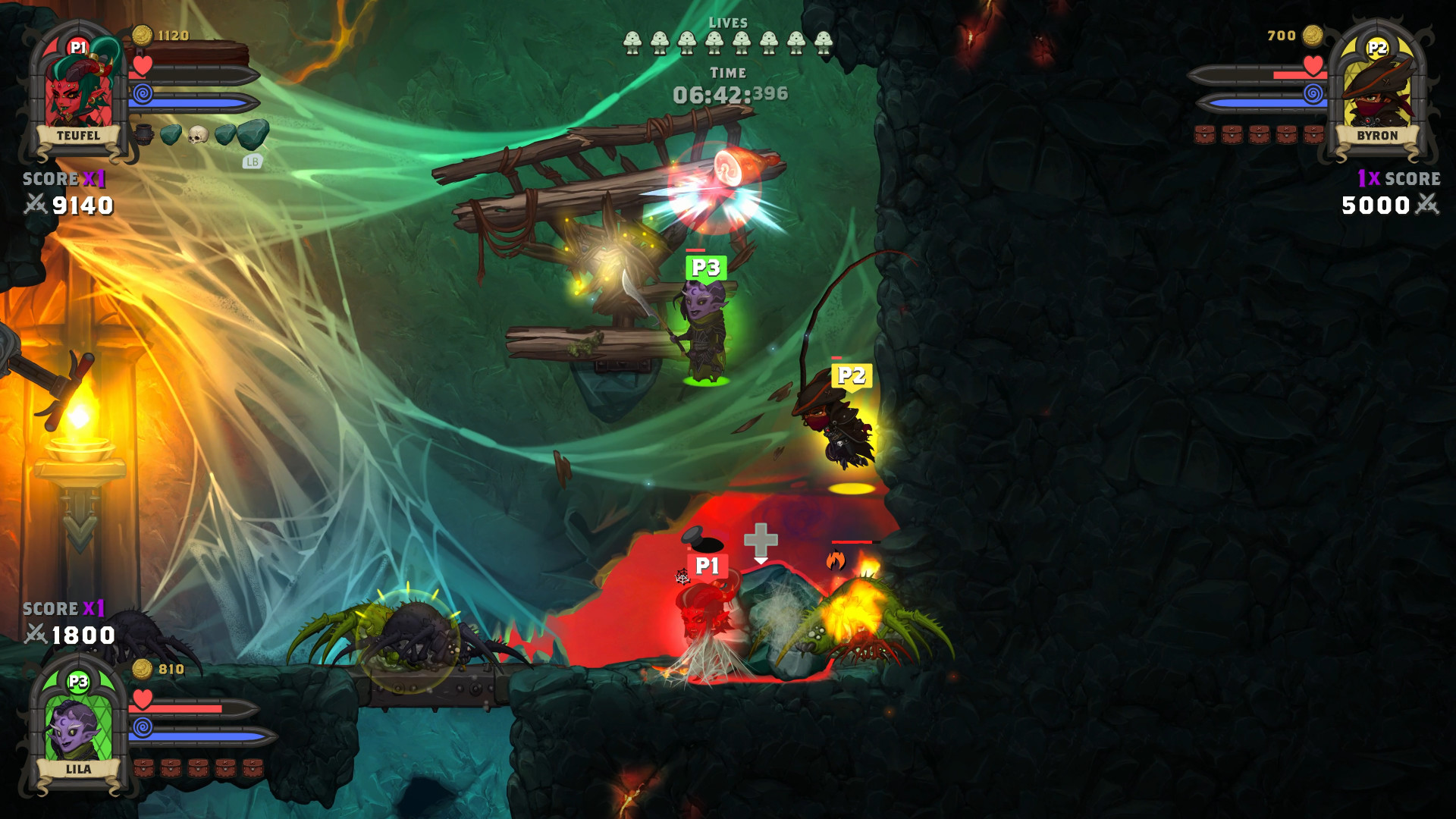Image resolution: width=1456 pixels, height=819 pixels.
Task: Click the skull item in Teufel's inventory
Action: click(199, 134)
